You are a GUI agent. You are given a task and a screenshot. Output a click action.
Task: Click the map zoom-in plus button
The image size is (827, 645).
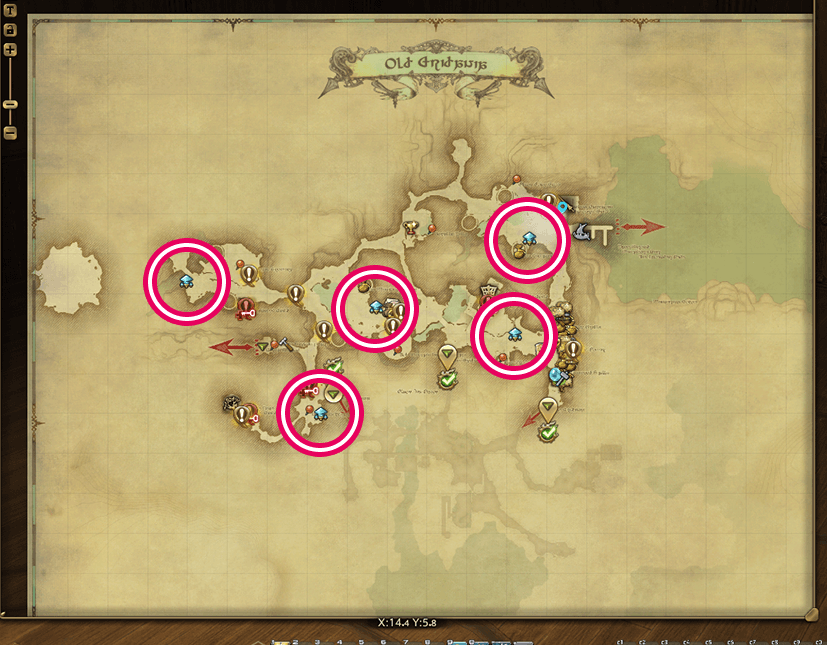(10, 49)
